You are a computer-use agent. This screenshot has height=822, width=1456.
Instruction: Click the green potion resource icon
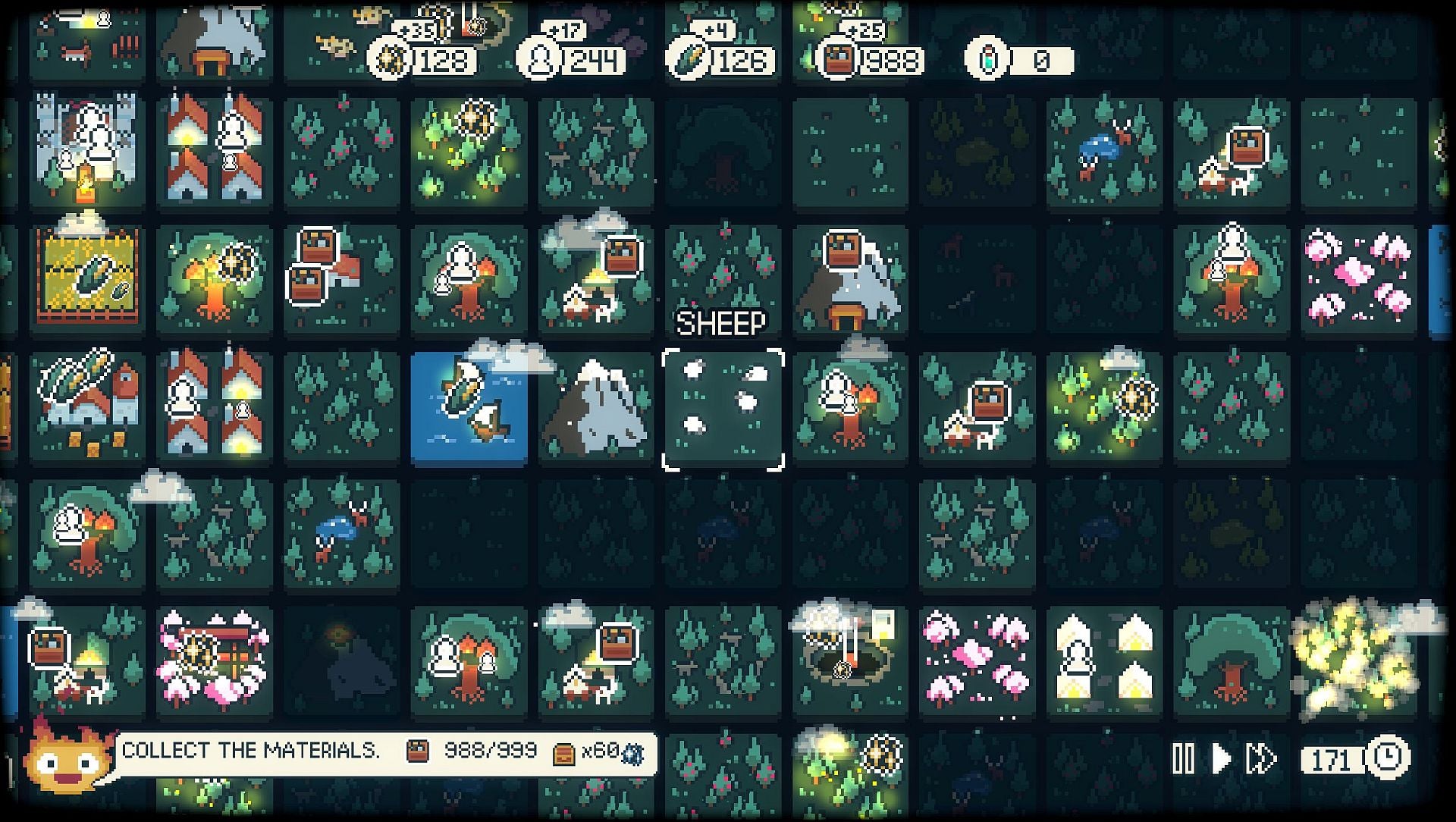[x=987, y=58]
